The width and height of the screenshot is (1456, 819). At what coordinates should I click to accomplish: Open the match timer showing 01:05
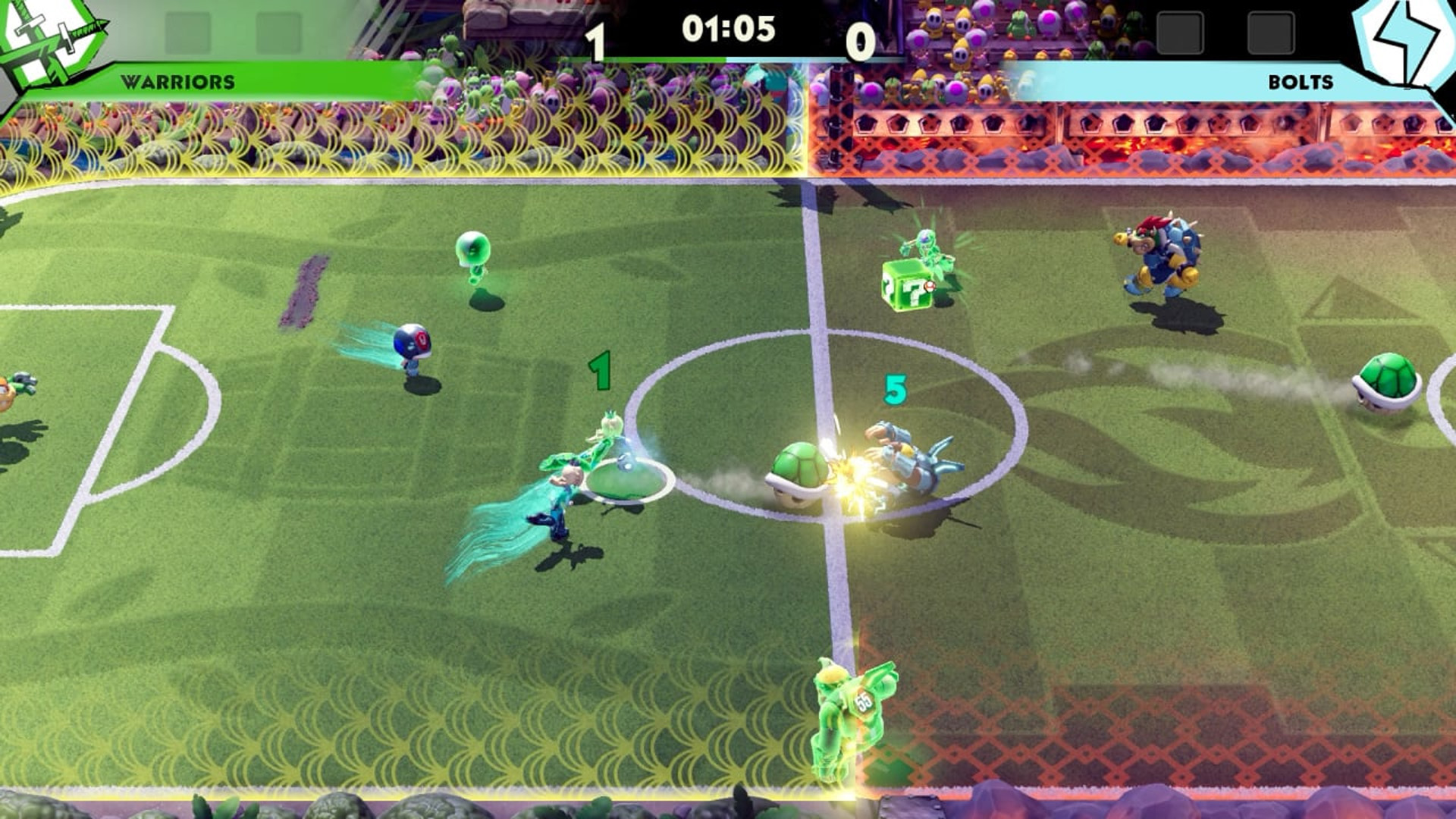click(x=728, y=28)
